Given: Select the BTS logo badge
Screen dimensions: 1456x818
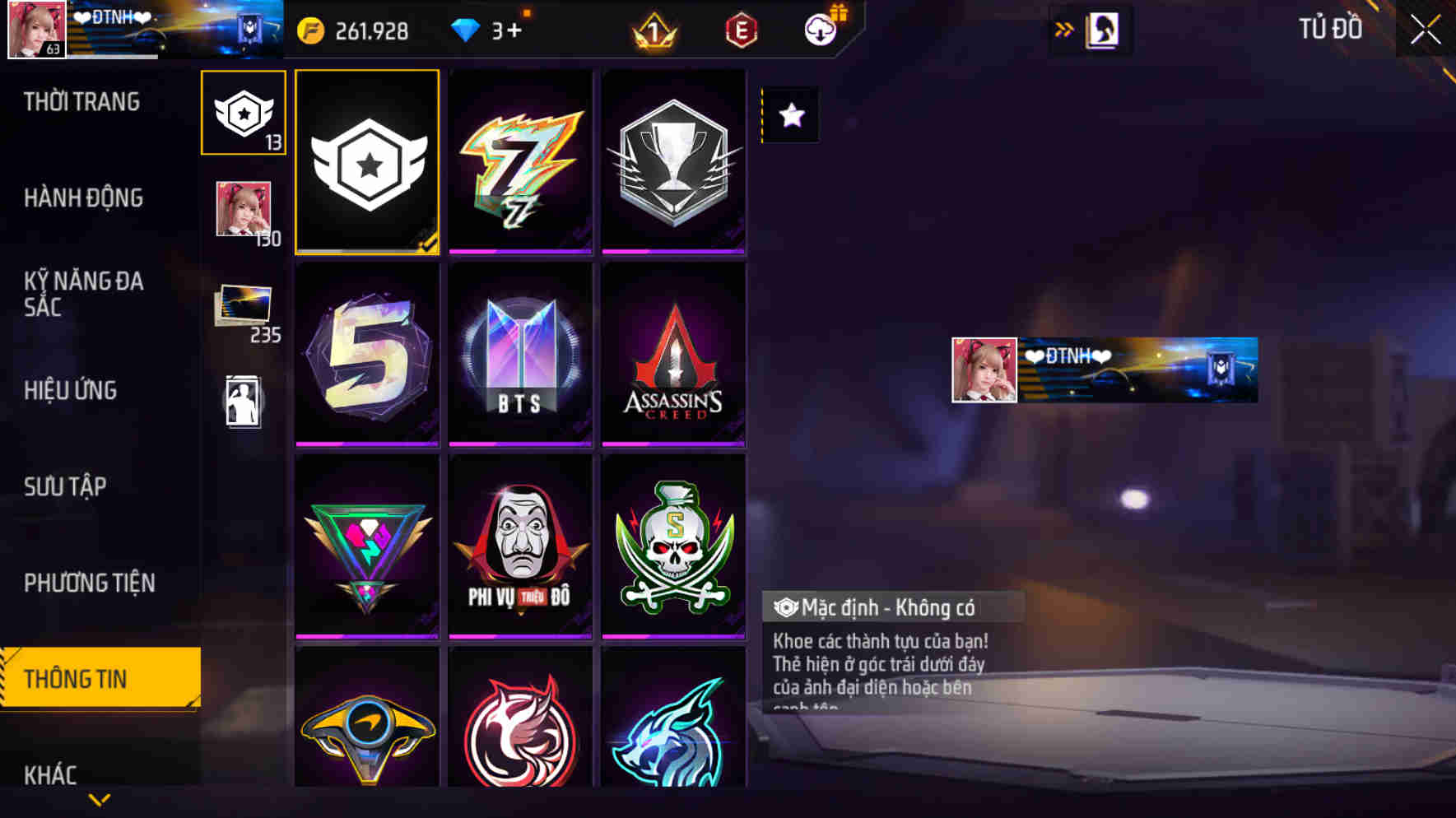Looking at the screenshot, I should click(520, 356).
